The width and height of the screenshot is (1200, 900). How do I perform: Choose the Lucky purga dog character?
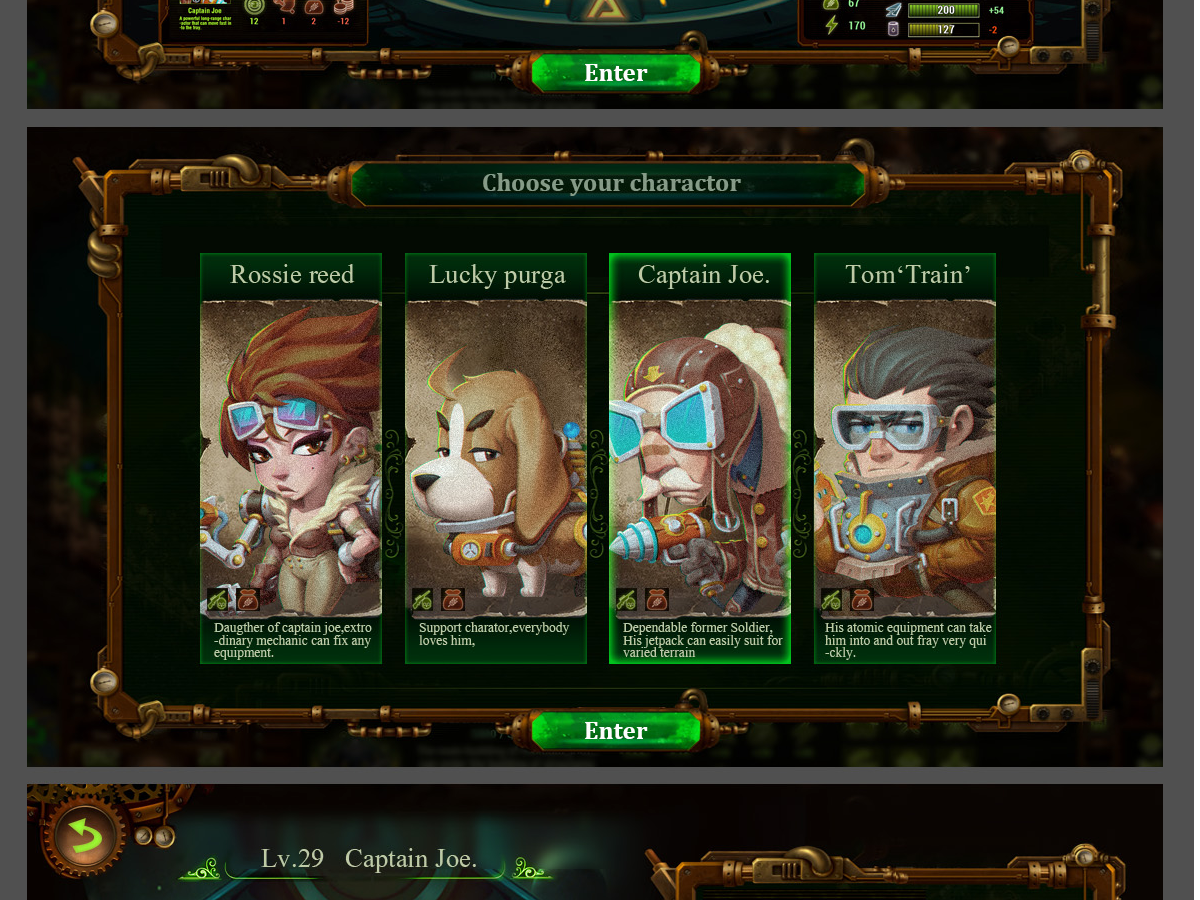(x=496, y=458)
